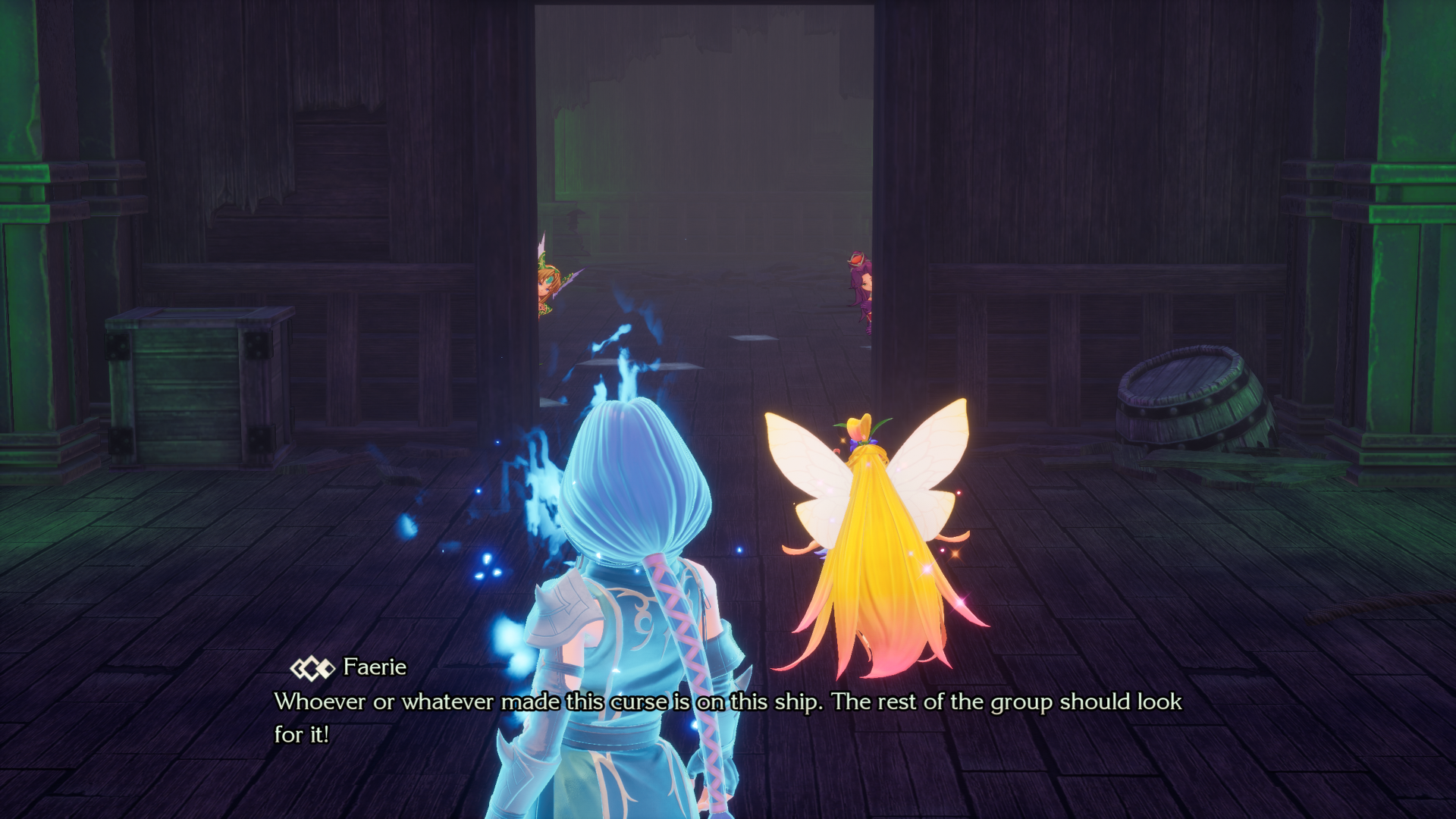Click the Faerie name label above the dialogue
This screenshot has height=819, width=1456.
click(x=375, y=668)
